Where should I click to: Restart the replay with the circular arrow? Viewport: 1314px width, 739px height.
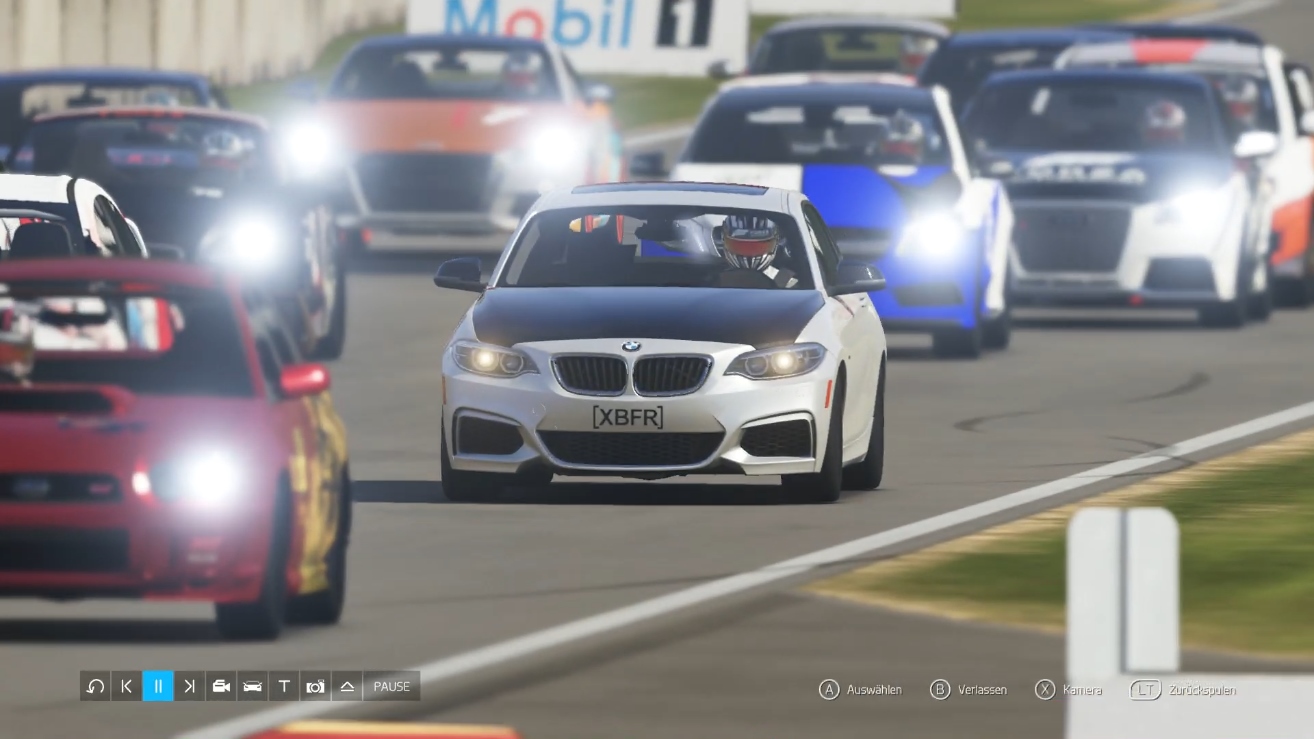click(x=95, y=686)
